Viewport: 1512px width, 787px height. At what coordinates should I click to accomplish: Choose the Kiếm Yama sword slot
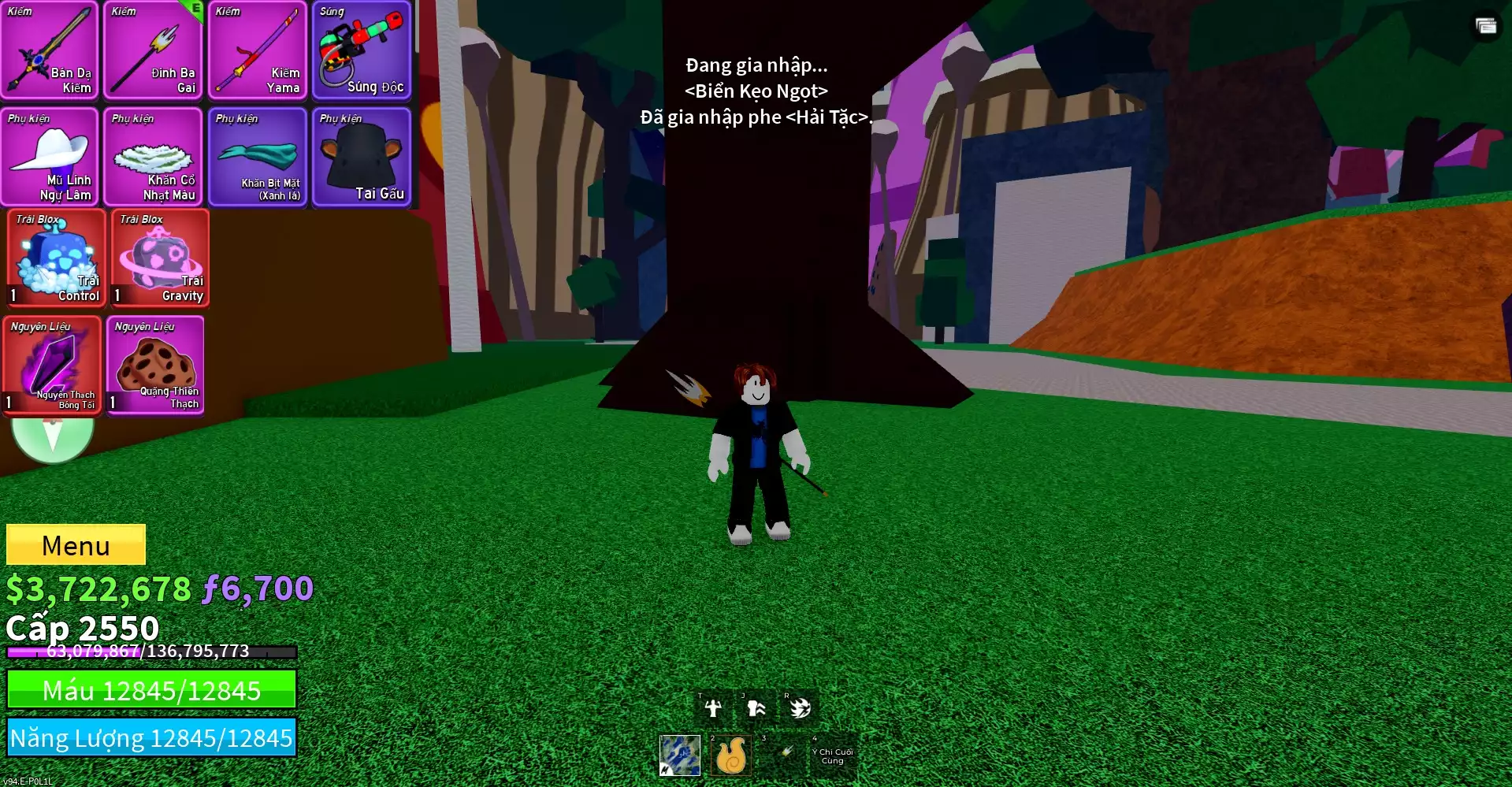[258, 50]
